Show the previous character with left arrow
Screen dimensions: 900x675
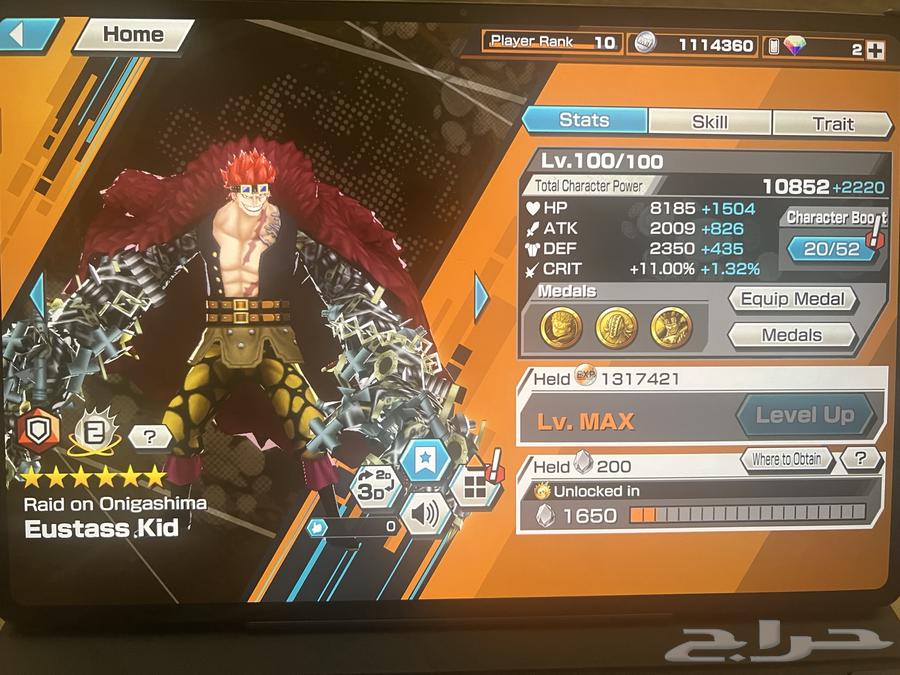pyautogui.click(x=36, y=295)
